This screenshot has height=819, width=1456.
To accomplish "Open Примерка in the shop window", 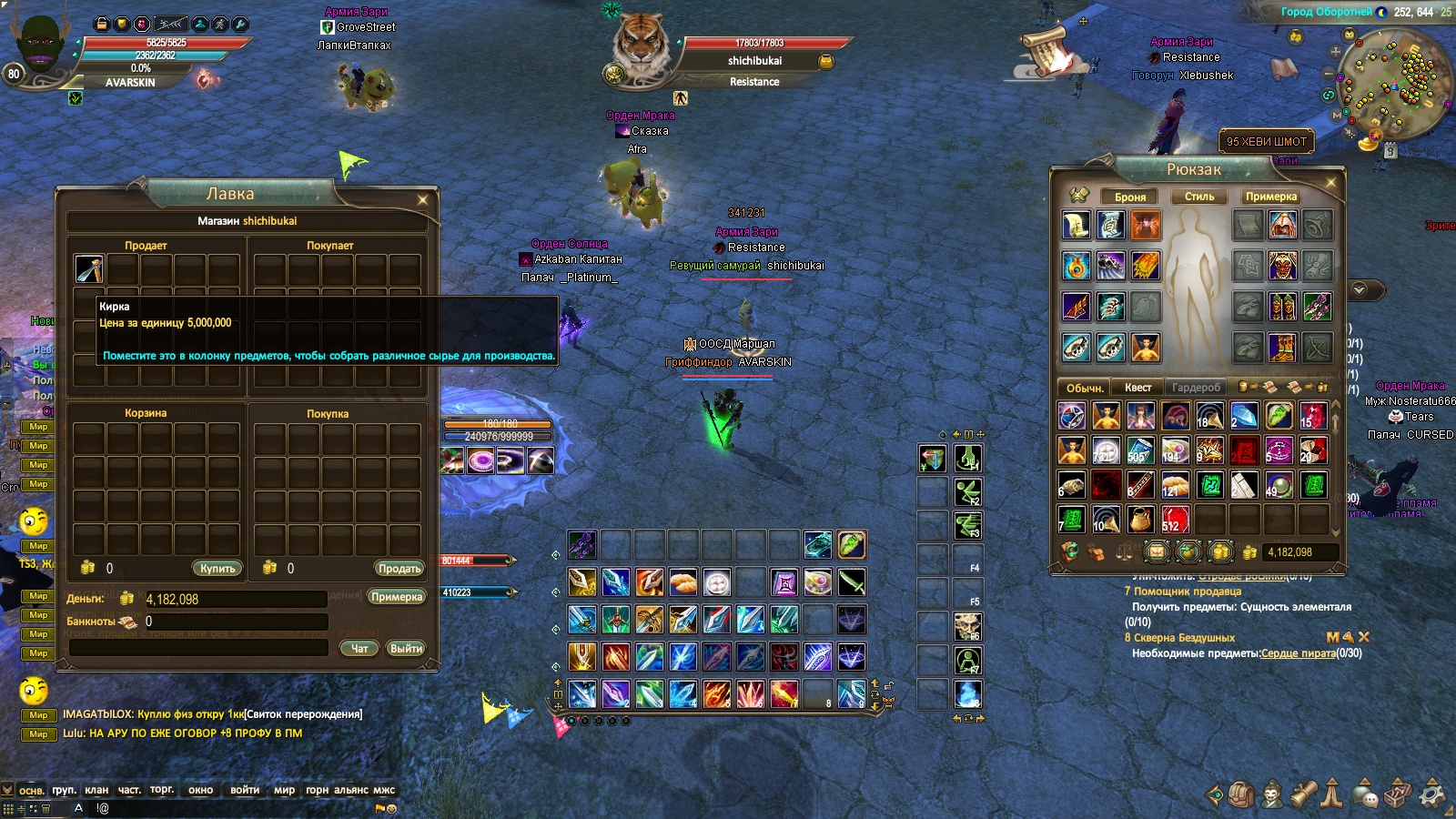I will [397, 597].
